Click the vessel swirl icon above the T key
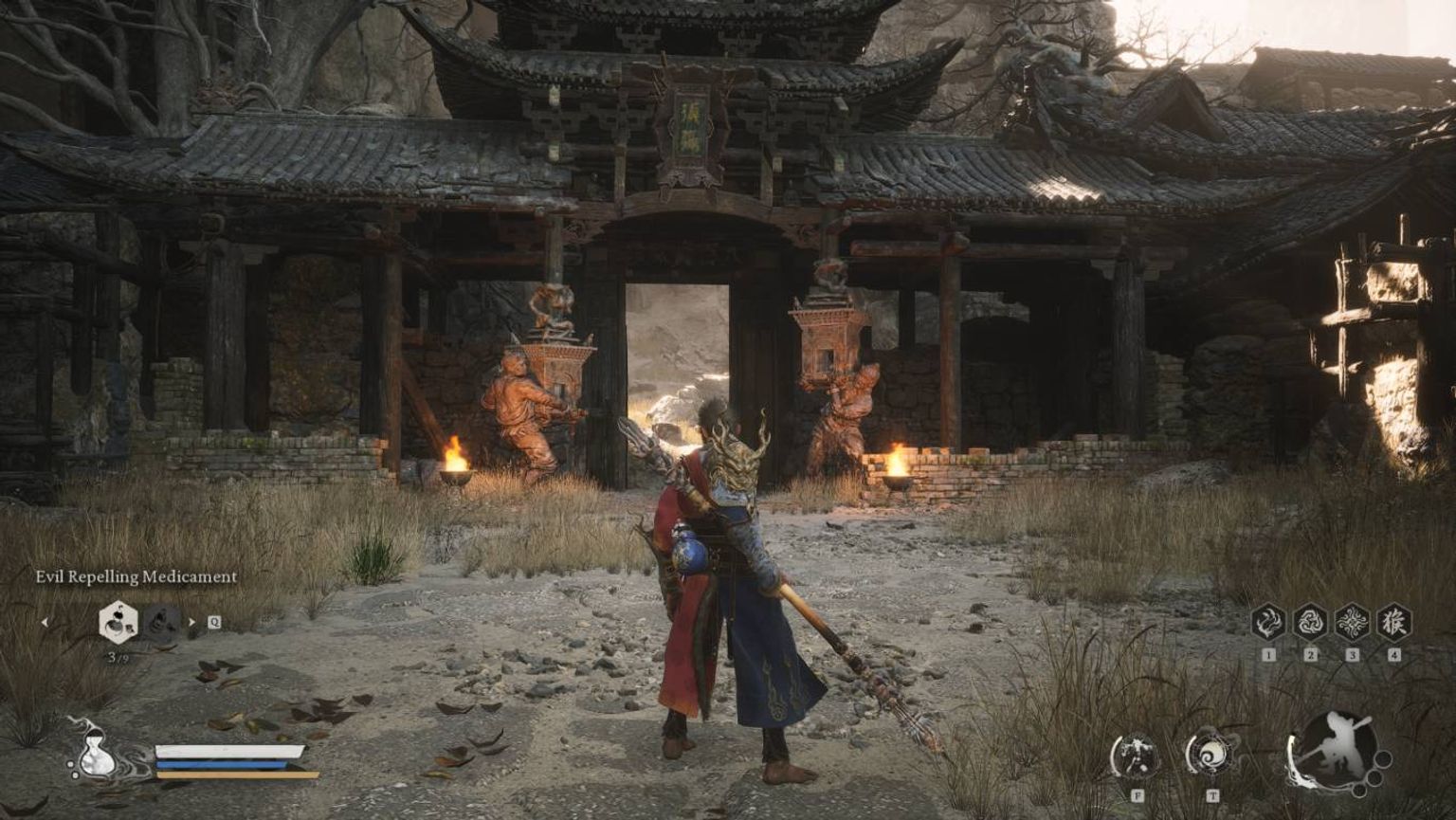Screen dimensions: 1456x820 pos(1212,755)
